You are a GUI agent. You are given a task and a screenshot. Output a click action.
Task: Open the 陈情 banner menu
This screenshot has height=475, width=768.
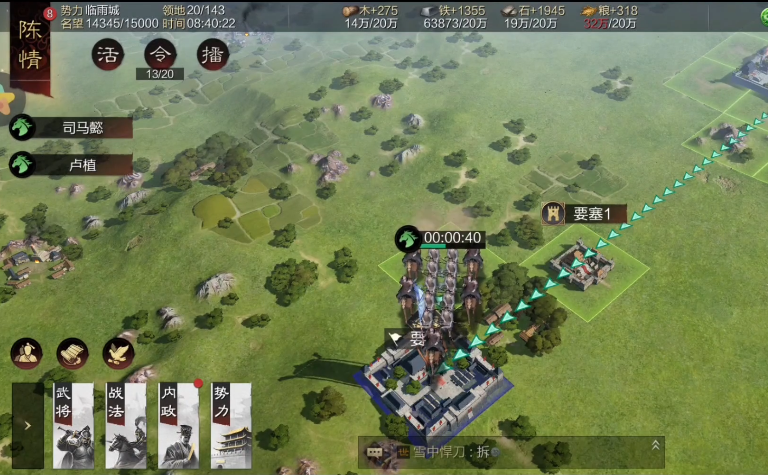30,48
